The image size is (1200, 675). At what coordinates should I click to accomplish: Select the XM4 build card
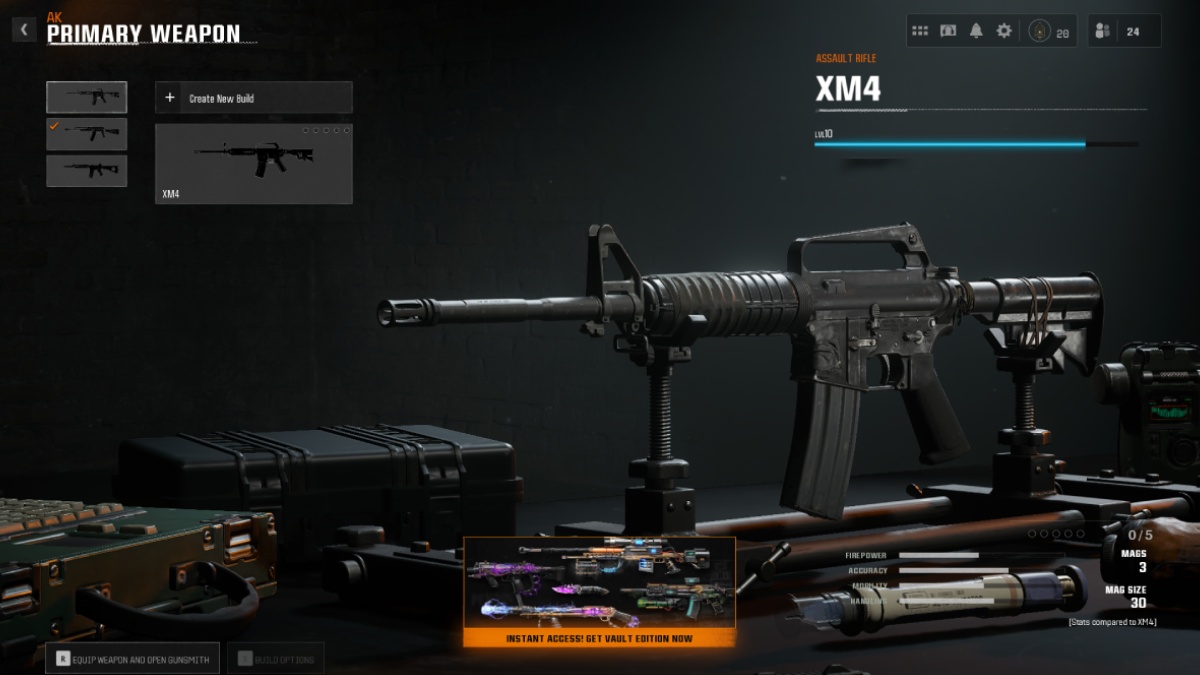click(x=253, y=164)
